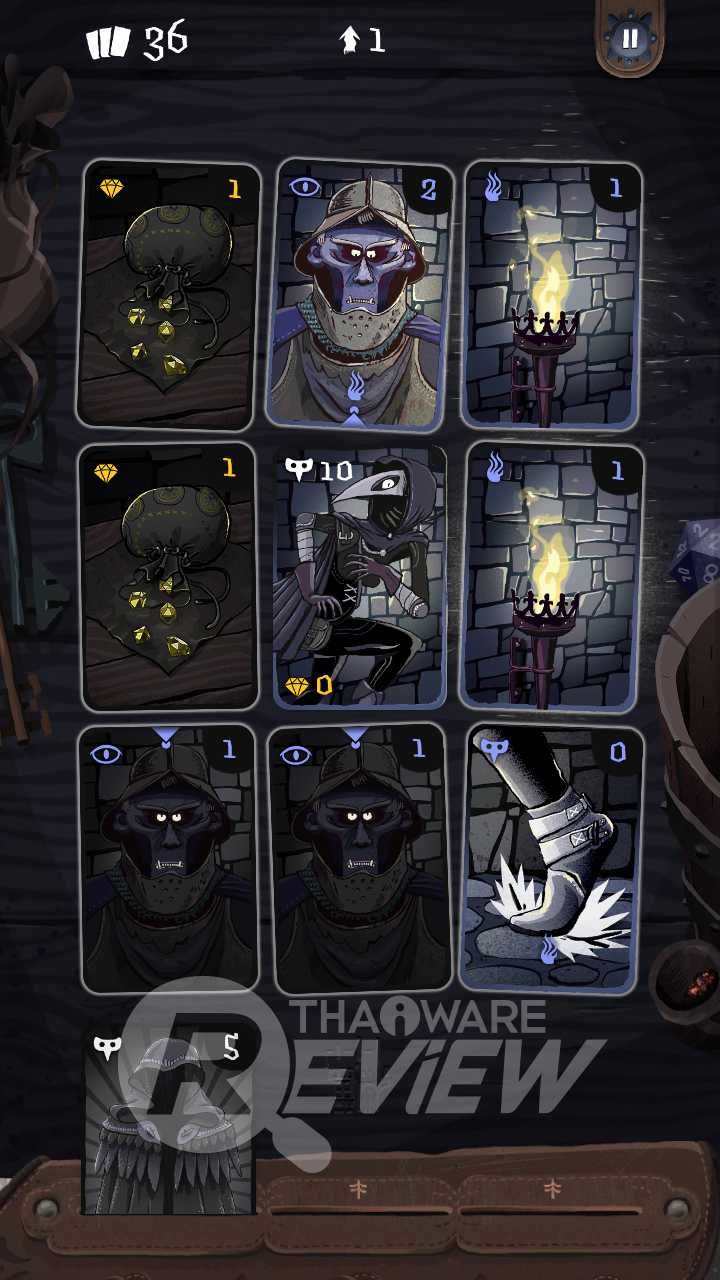Use the cloak equipment card worth 5
The image size is (720, 1280).
coord(168,1120)
